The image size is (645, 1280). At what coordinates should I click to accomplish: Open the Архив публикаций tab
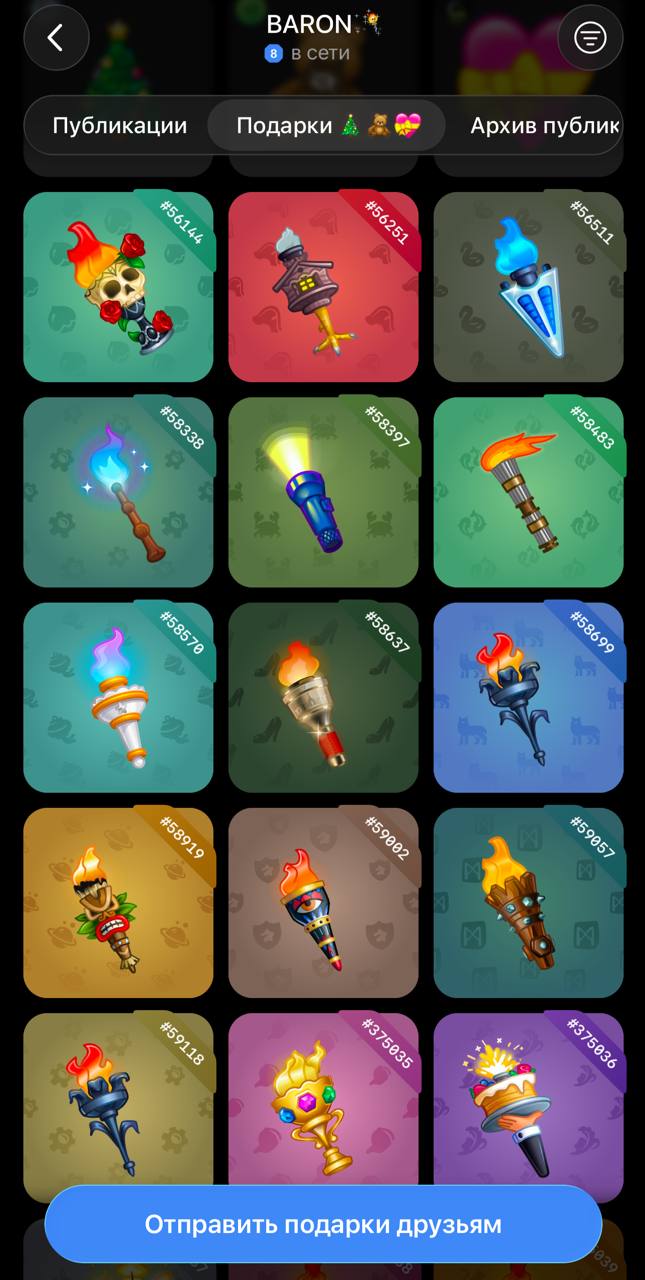(544, 126)
